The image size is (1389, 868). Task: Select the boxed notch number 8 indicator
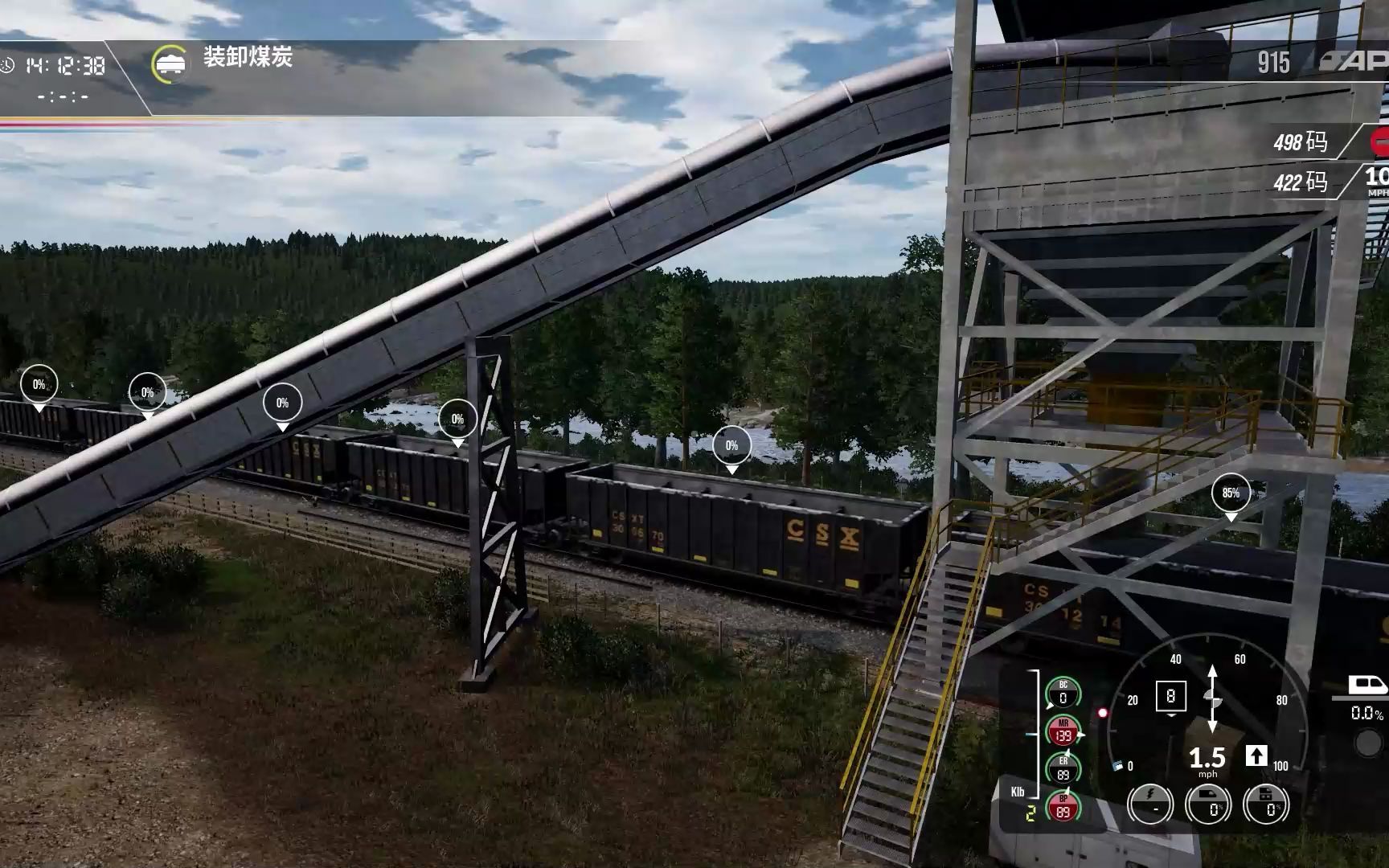pyautogui.click(x=1170, y=696)
